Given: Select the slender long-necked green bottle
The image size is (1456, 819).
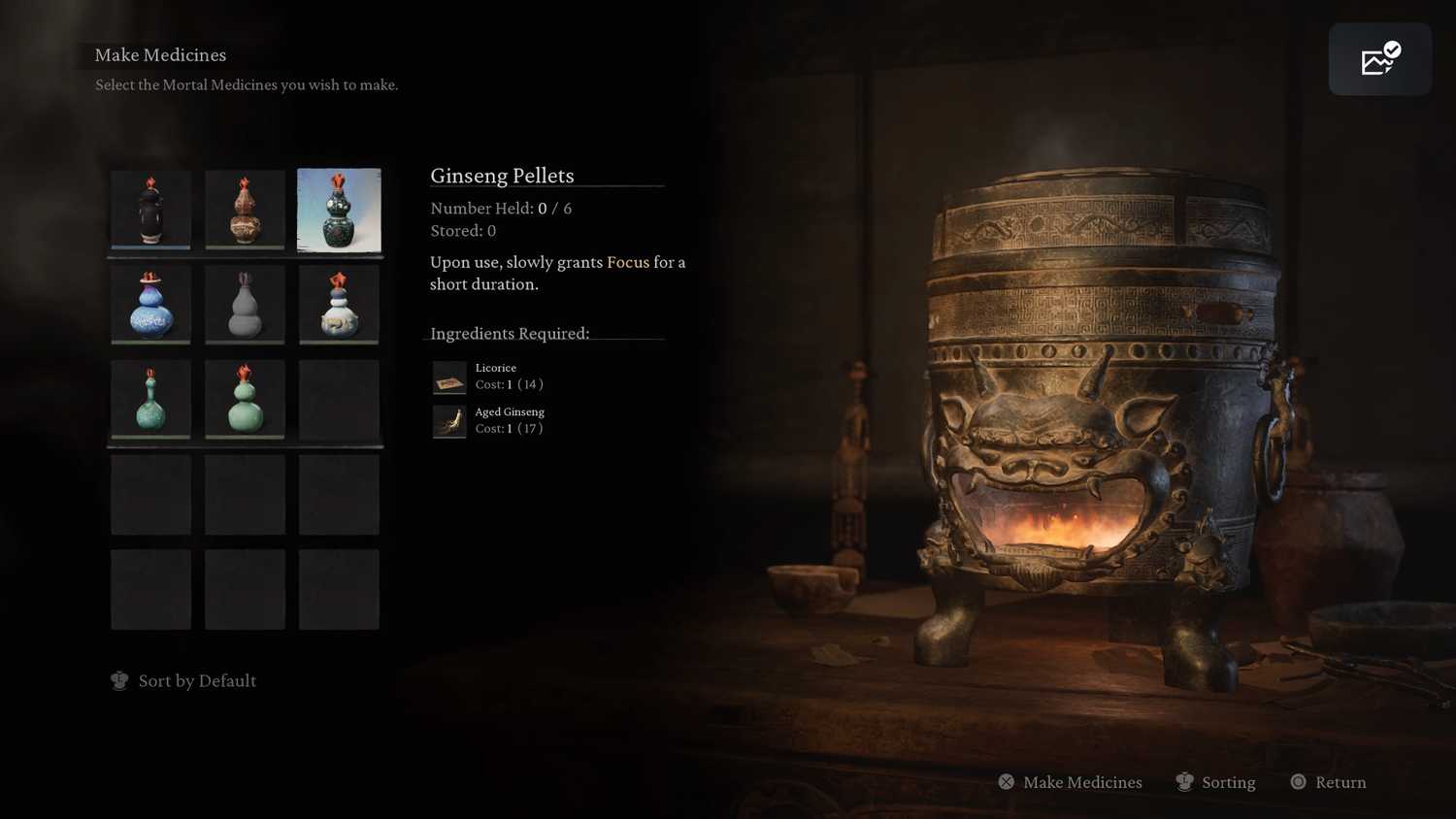Looking at the screenshot, I should tap(150, 399).
